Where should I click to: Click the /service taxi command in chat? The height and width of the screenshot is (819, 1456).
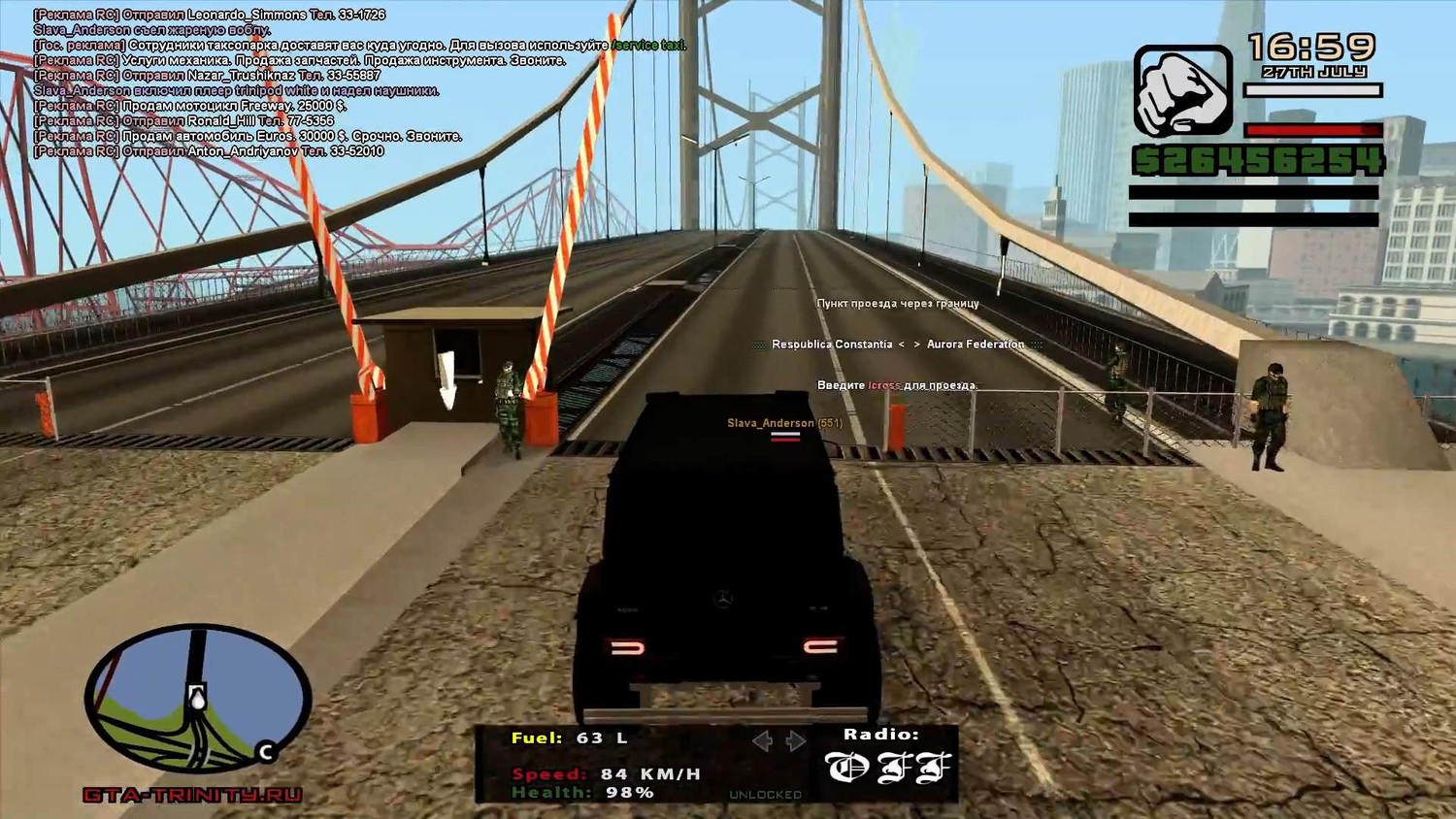click(x=648, y=46)
